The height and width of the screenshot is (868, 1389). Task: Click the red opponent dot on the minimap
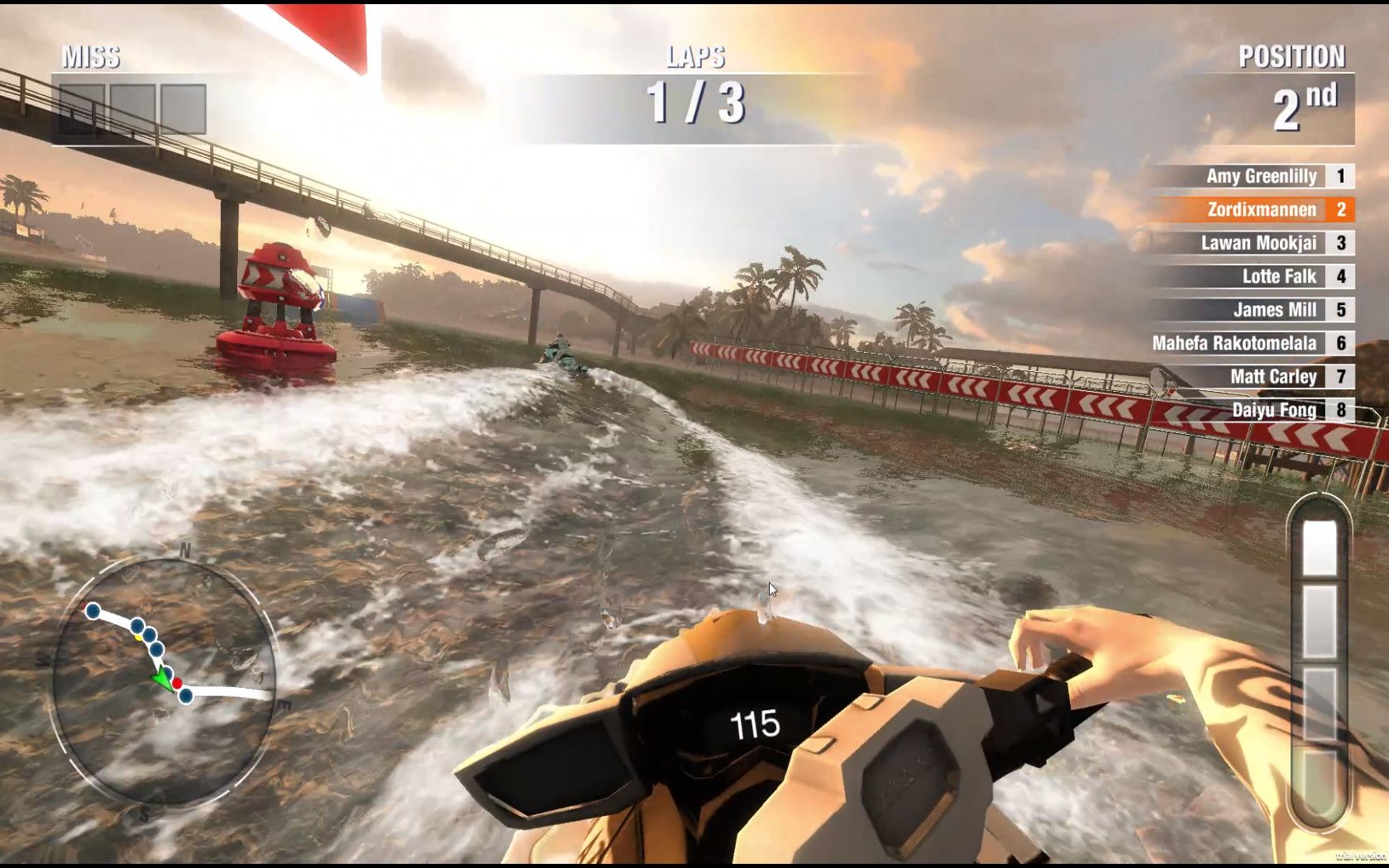(x=178, y=683)
